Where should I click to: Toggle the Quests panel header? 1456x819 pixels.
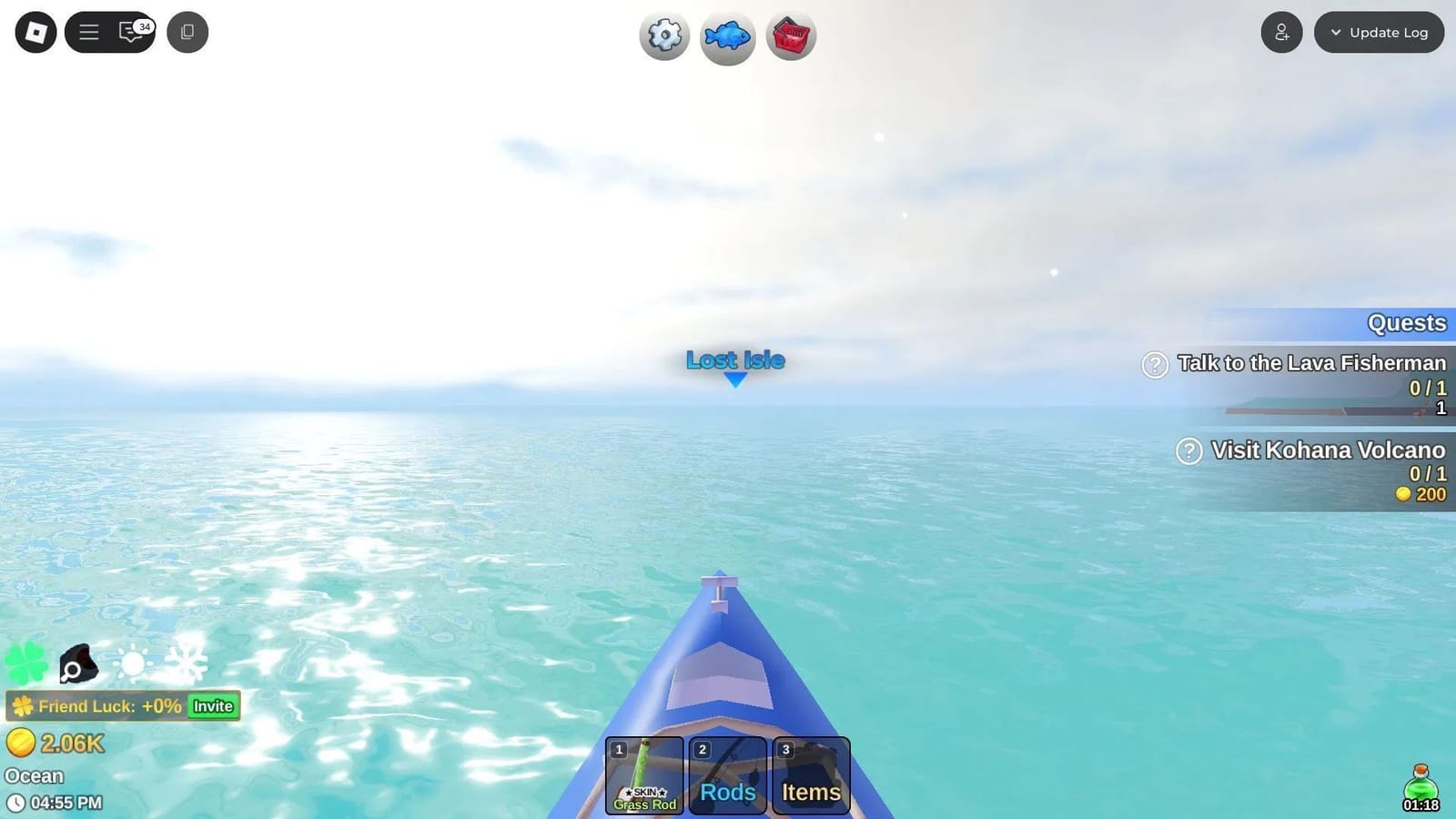click(1407, 323)
